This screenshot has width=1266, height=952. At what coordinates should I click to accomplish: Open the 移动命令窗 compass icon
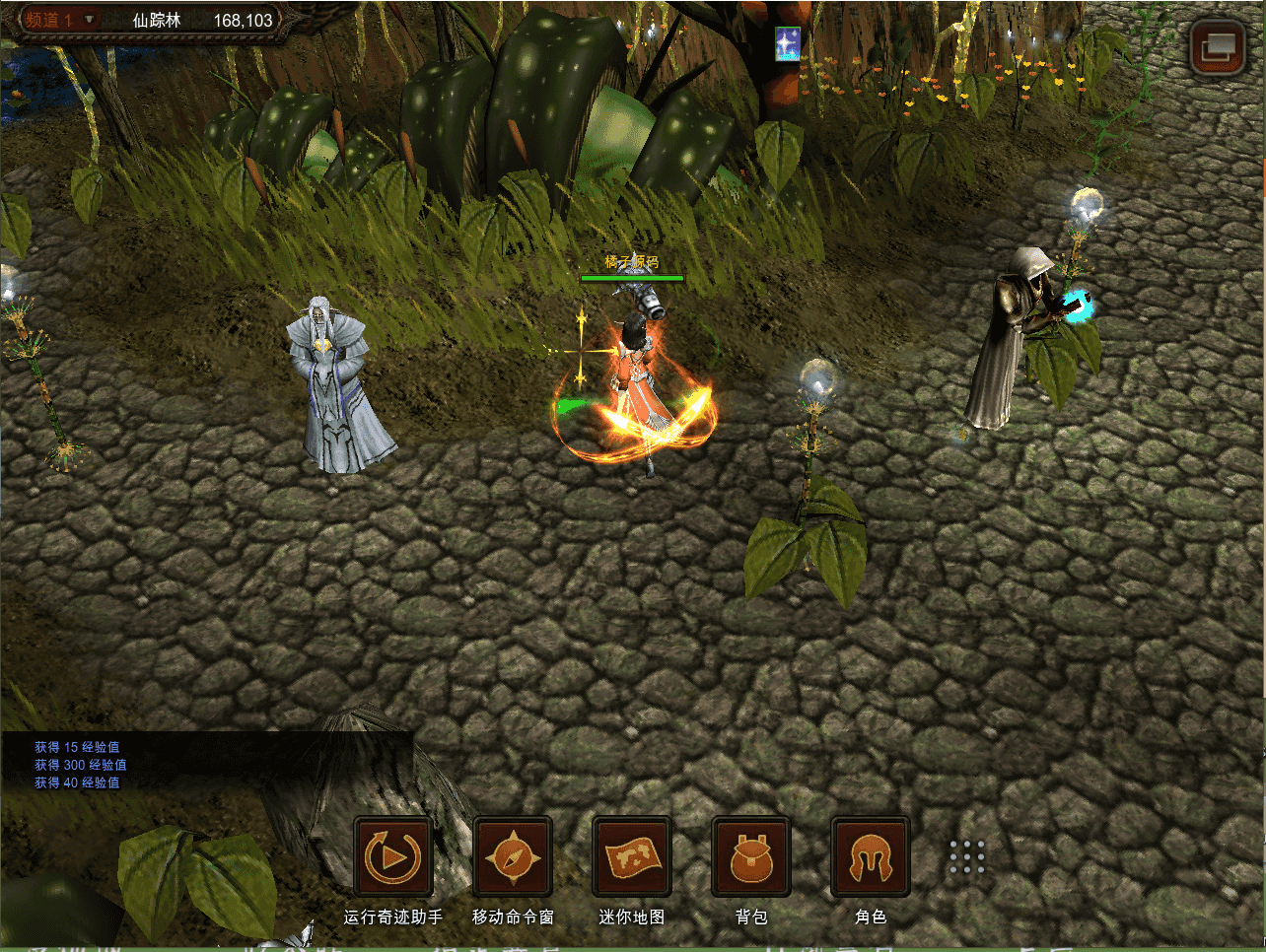[513, 857]
